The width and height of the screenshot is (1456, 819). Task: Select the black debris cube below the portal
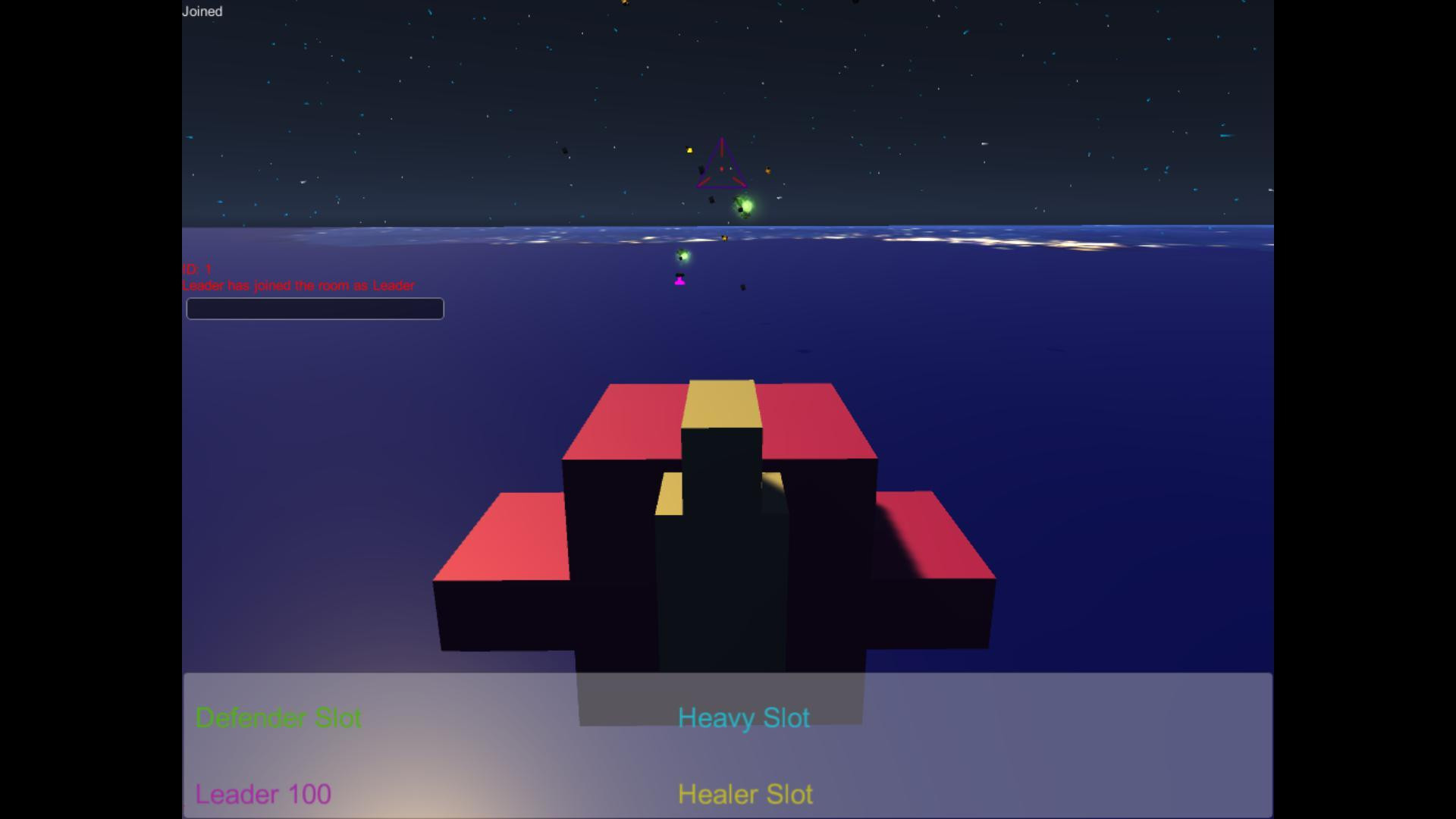712,200
